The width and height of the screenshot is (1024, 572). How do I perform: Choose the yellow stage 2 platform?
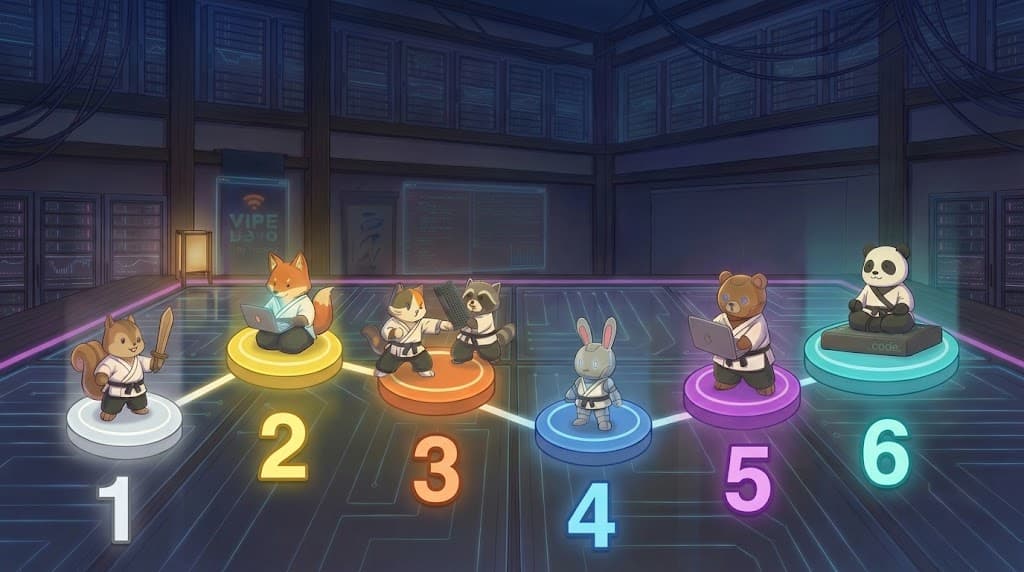point(284,362)
